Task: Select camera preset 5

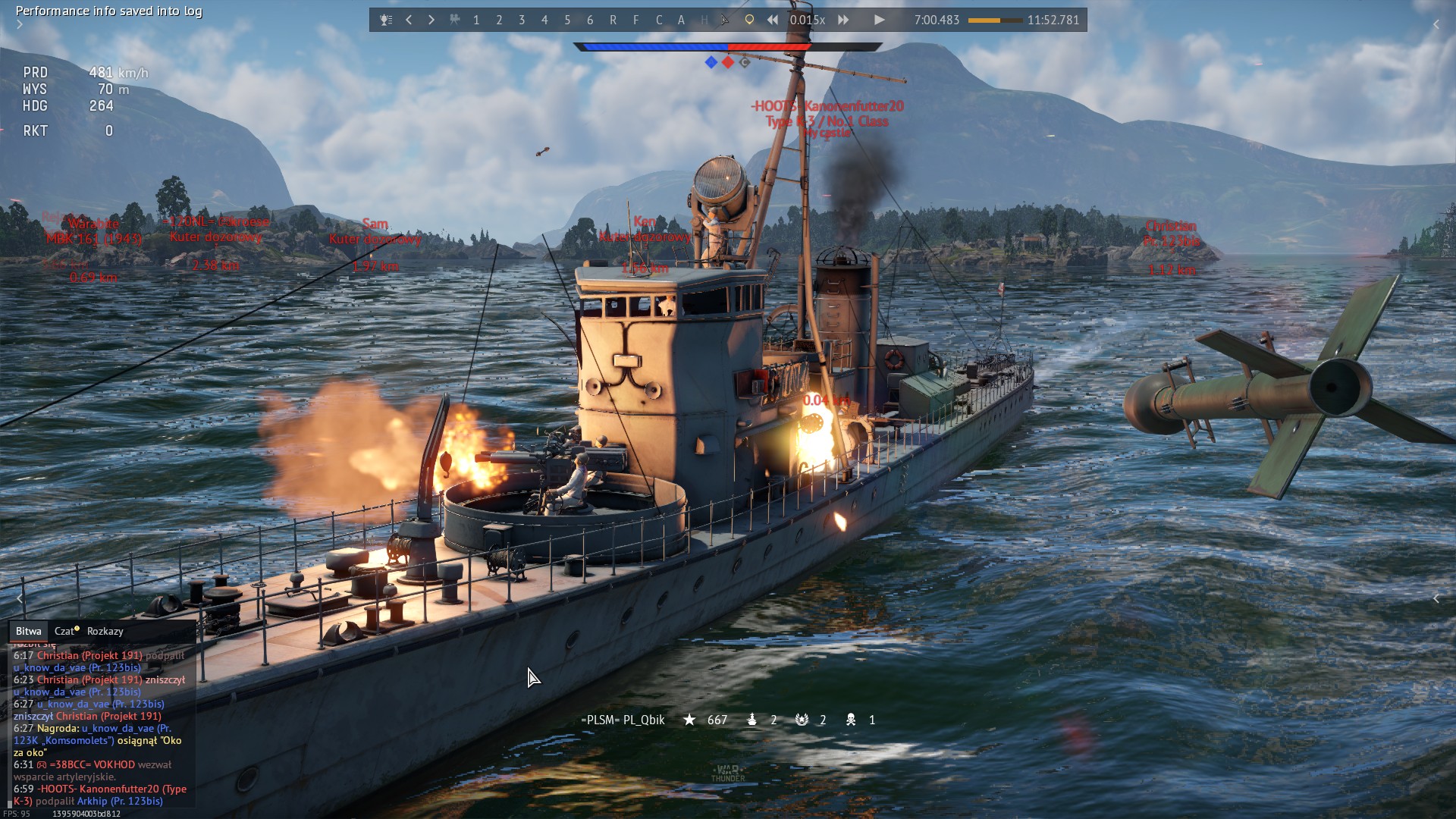Action: coord(567,20)
